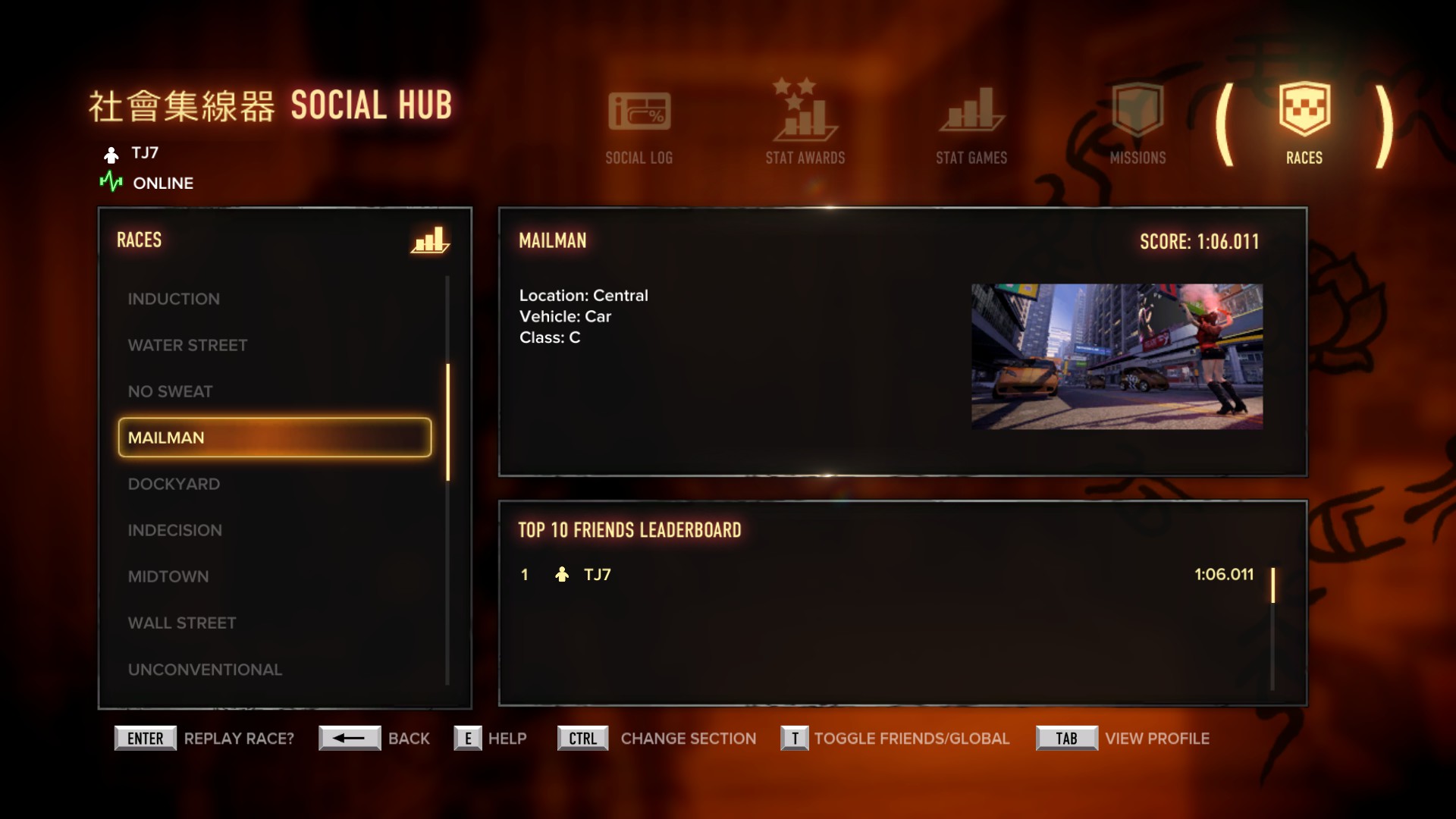Pick the Unconventional race
Viewport: 1456px width, 819px height.
point(205,670)
